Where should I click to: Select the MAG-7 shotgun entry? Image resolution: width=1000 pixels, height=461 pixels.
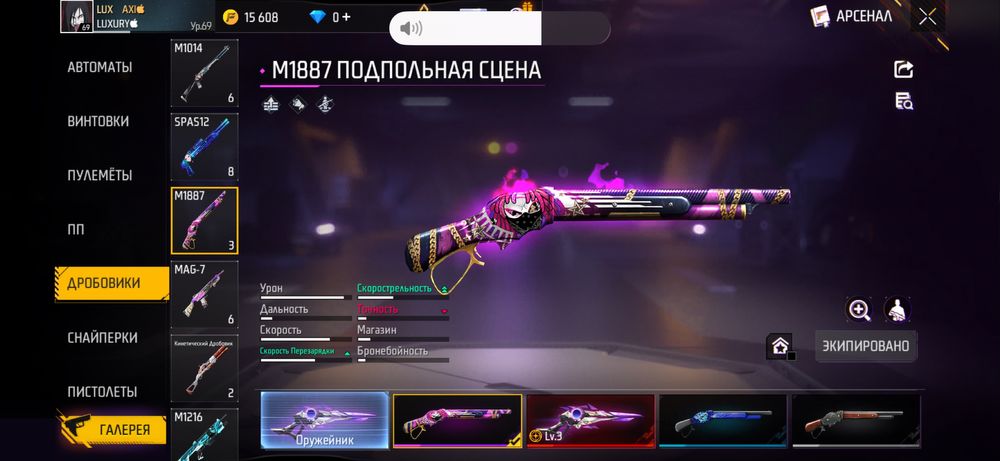(x=204, y=294)
